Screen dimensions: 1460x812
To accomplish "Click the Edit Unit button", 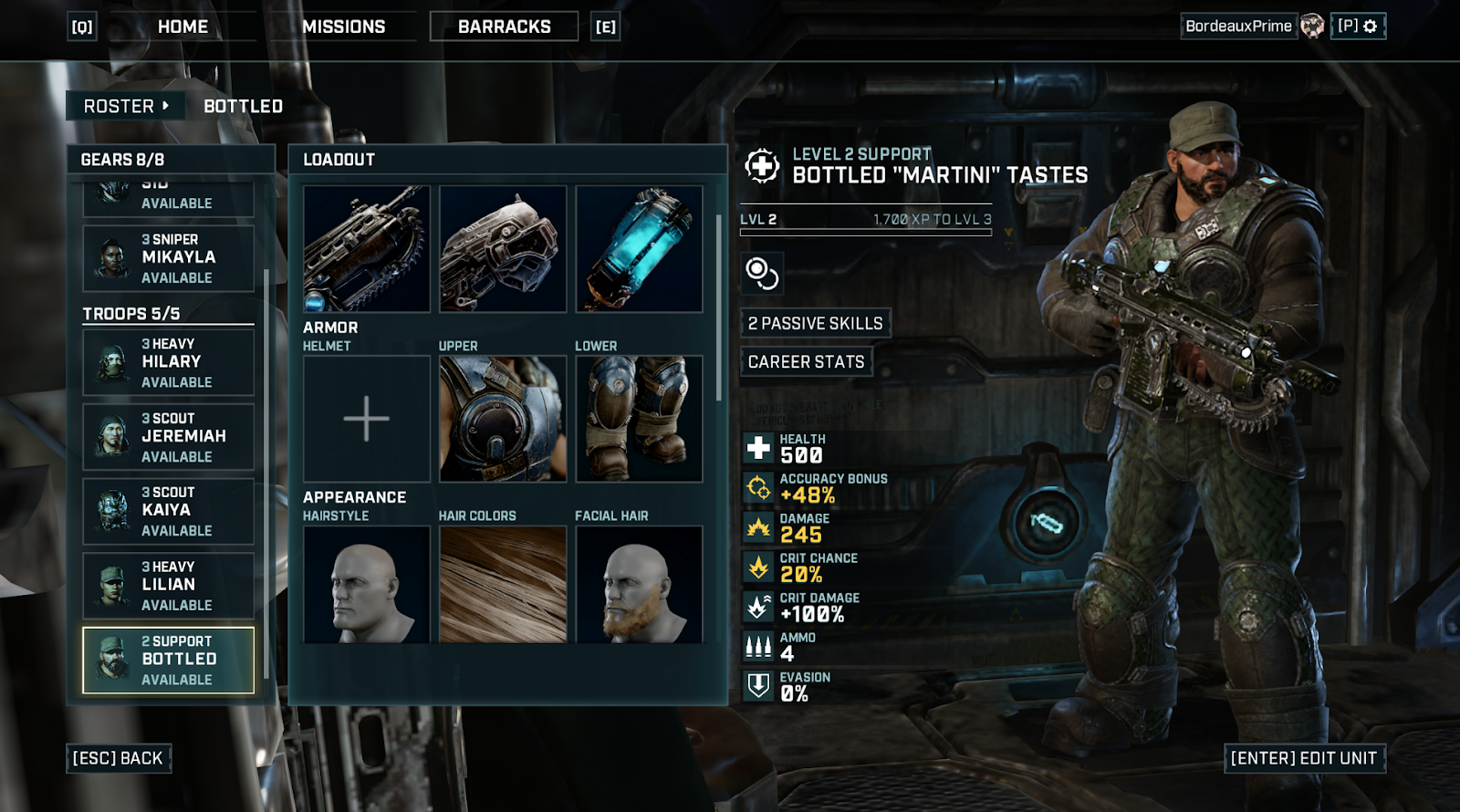I will pyautogui.click(x=1303, y=758).
